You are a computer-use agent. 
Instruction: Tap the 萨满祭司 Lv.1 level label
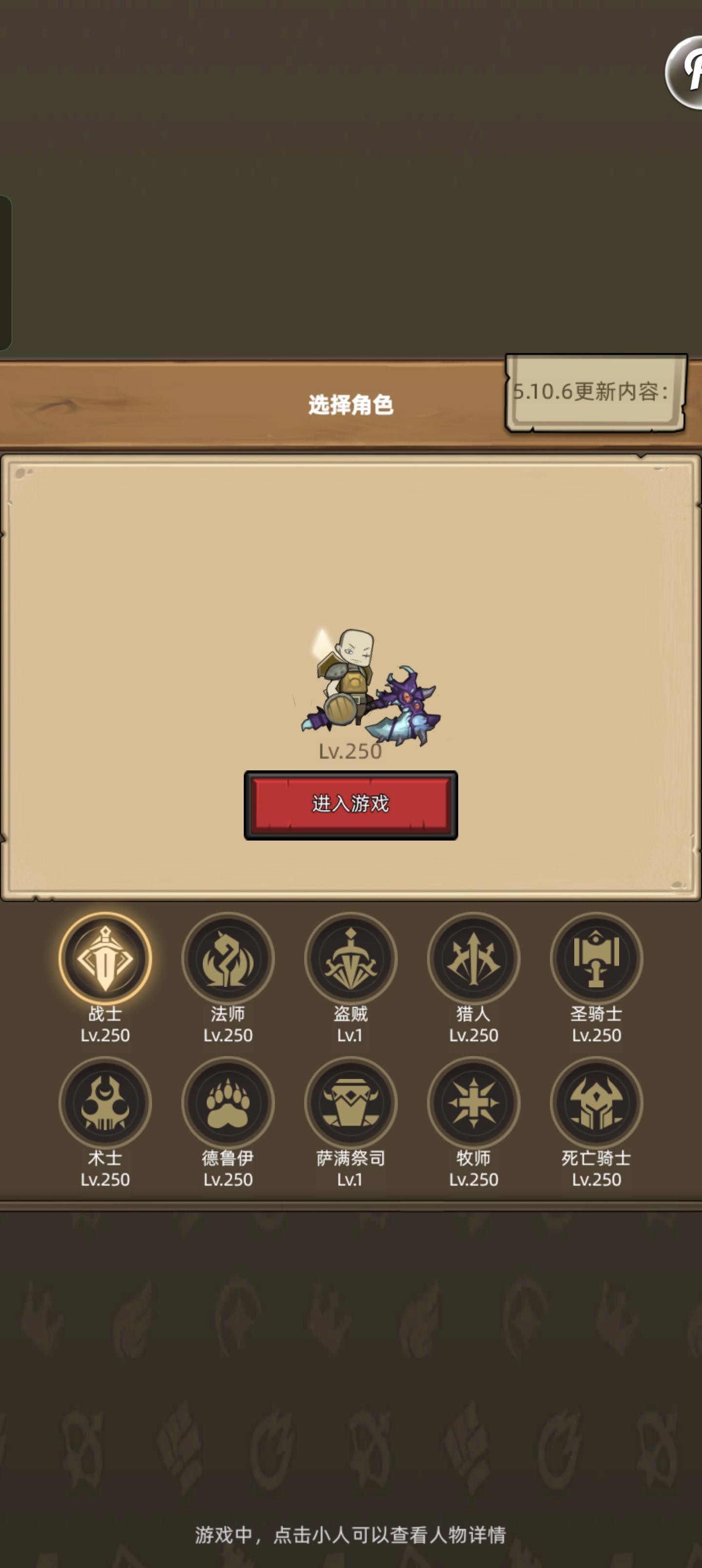coord(351,1179)
